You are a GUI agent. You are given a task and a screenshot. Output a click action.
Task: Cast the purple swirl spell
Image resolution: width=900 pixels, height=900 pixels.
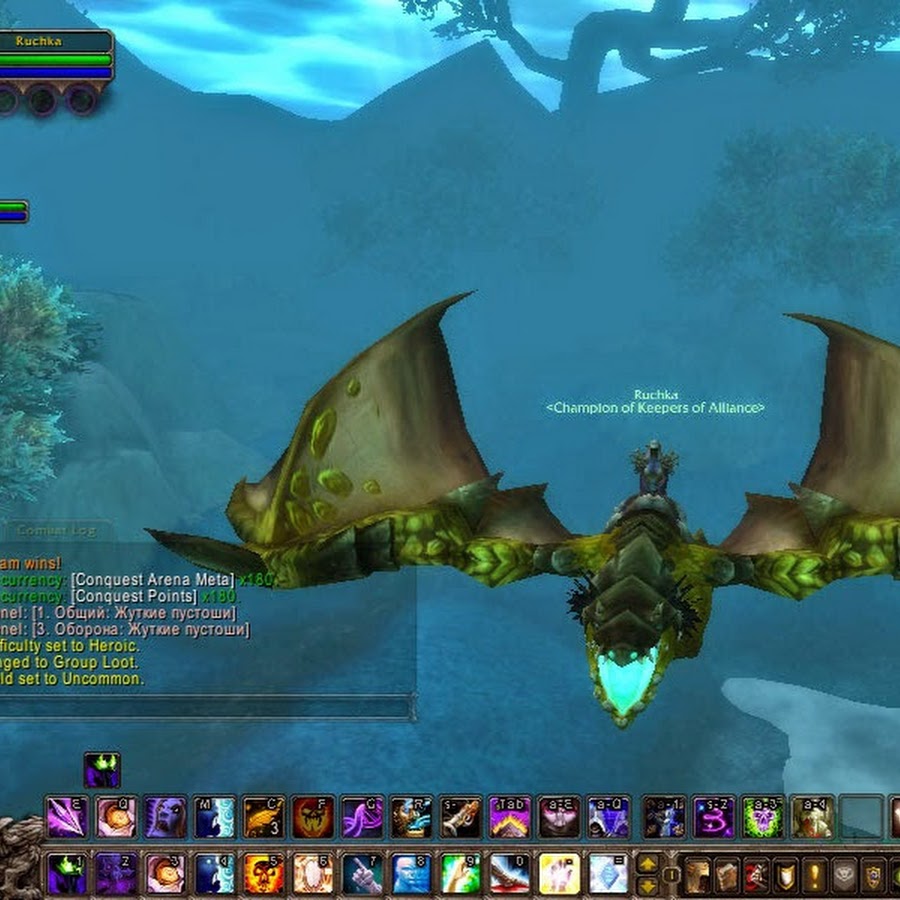713,817
